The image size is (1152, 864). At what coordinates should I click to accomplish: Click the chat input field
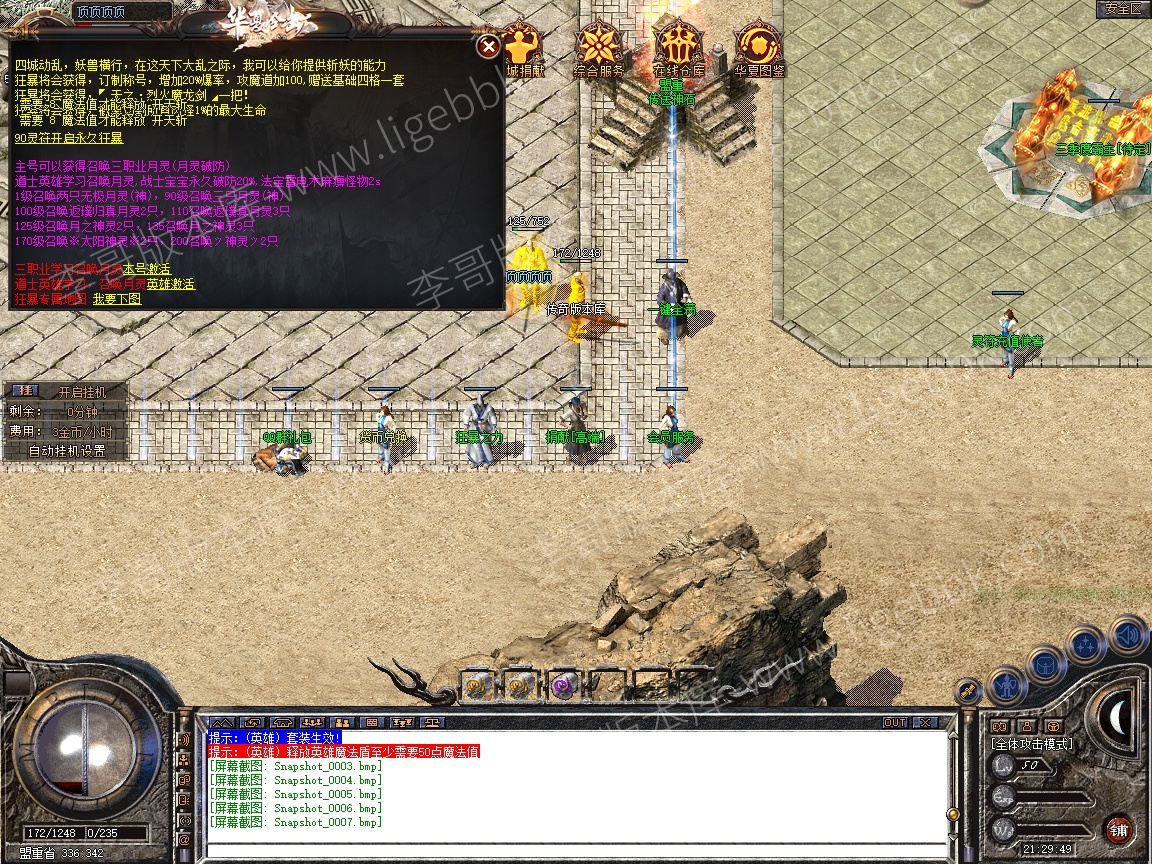[x=575, y=850]
